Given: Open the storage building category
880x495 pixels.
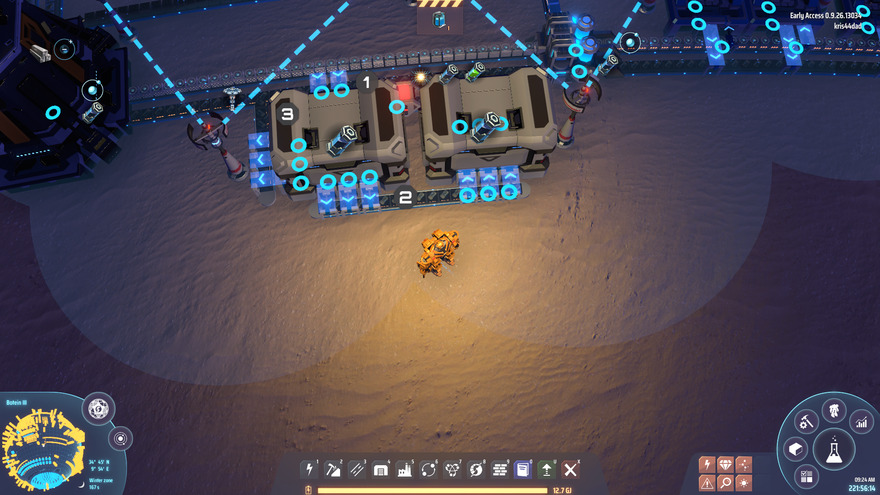Looking at the screenshot, I should (381, 469).
